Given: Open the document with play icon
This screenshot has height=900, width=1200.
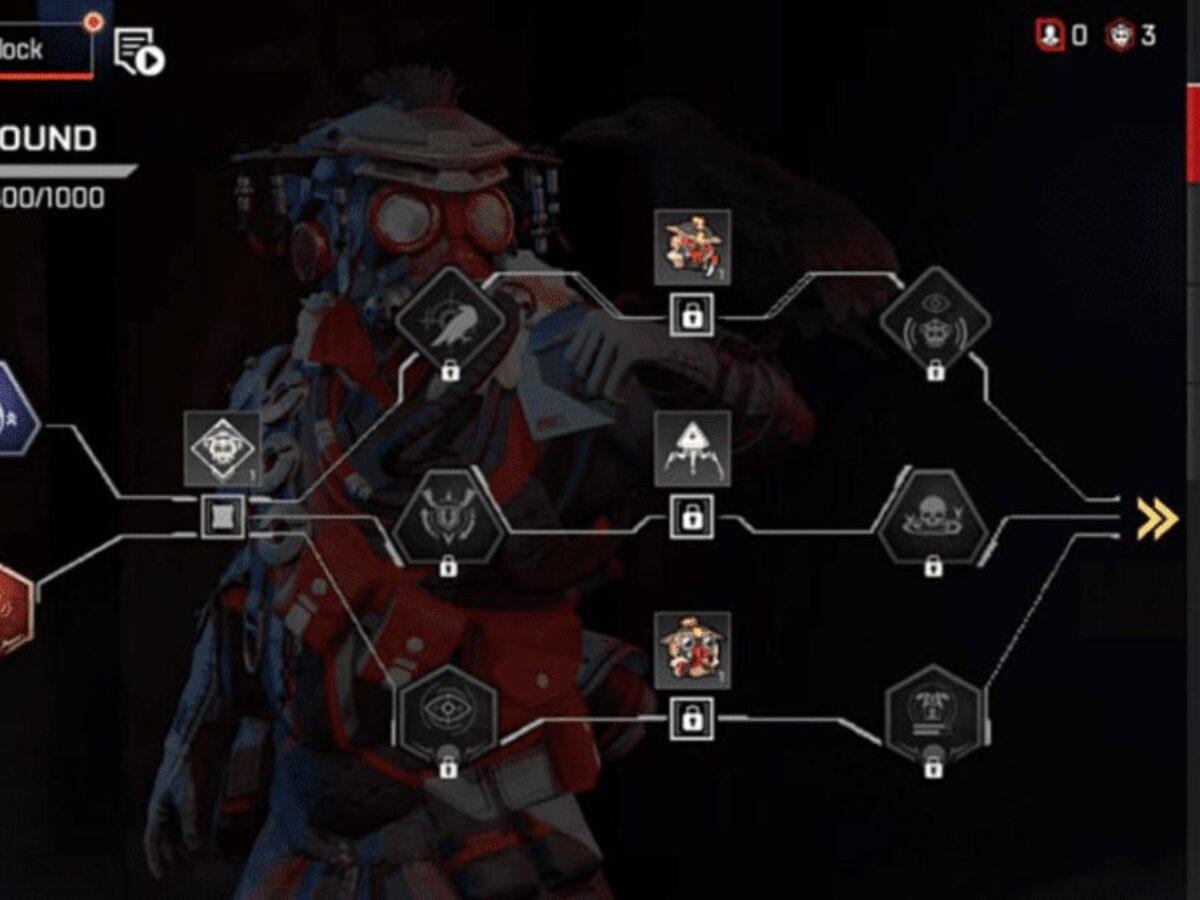Looking at the screenshot, I should tap(138, 52).
